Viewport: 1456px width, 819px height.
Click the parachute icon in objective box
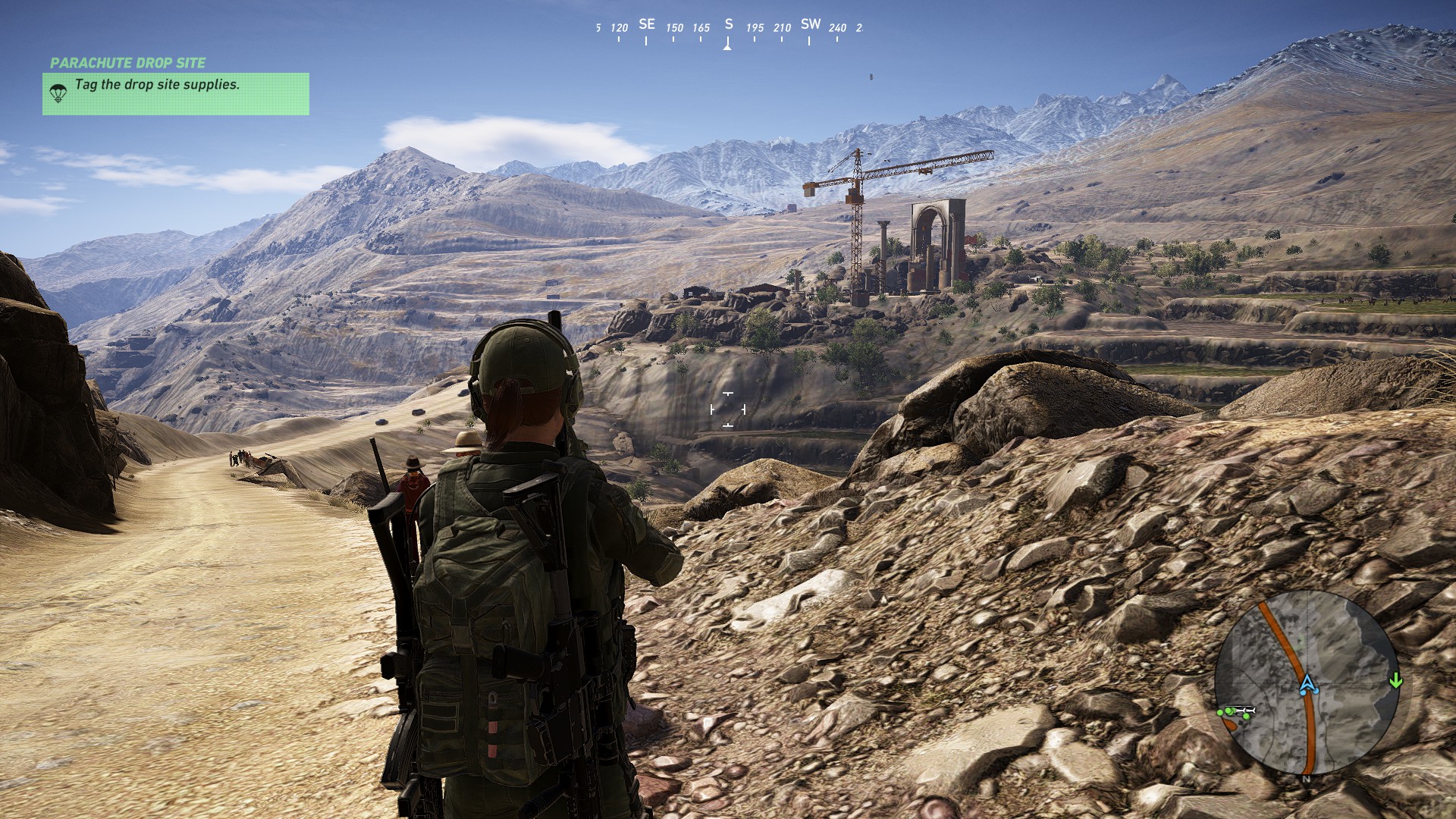click(58, 93)
